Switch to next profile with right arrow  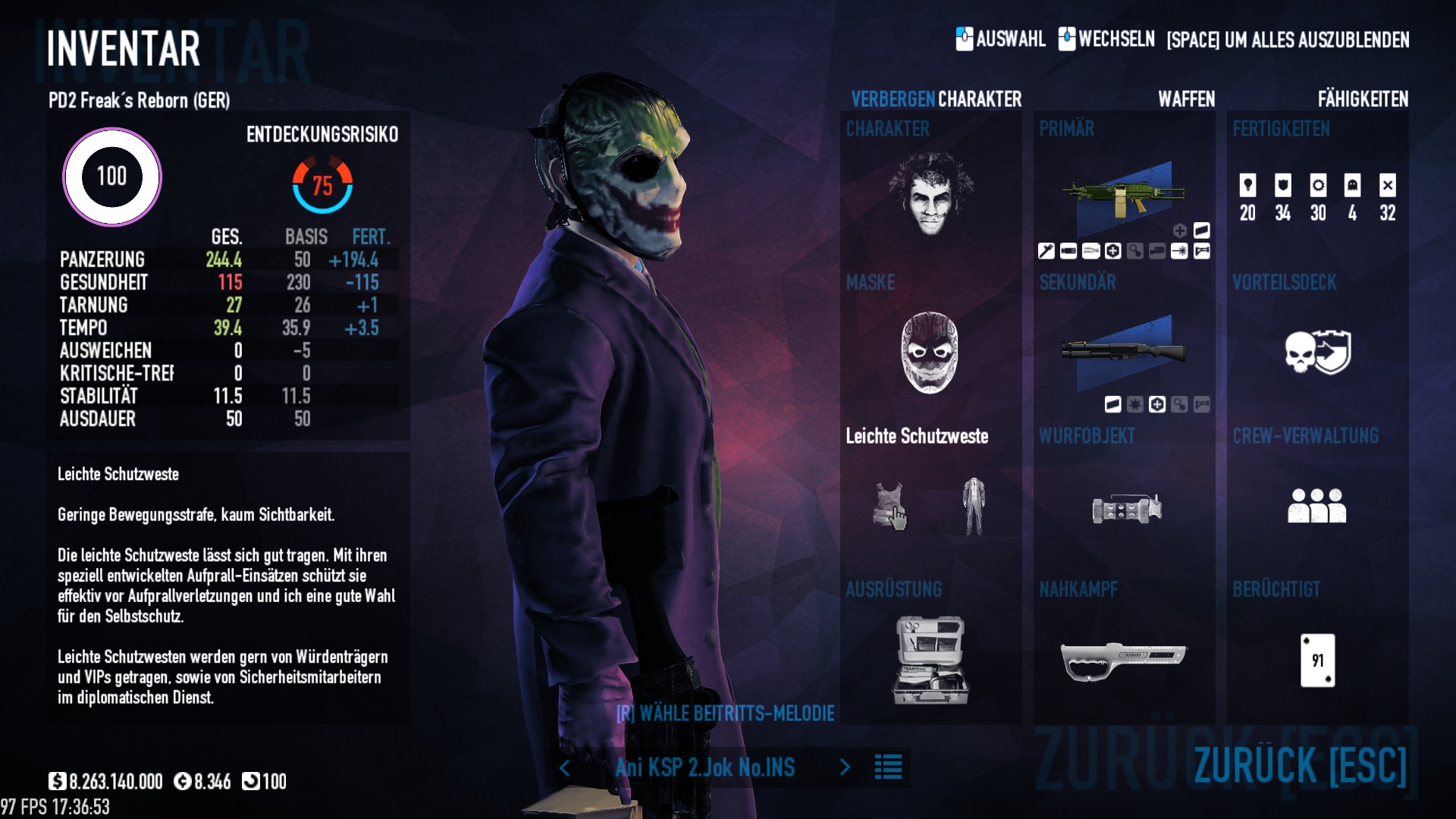[845, 767]
